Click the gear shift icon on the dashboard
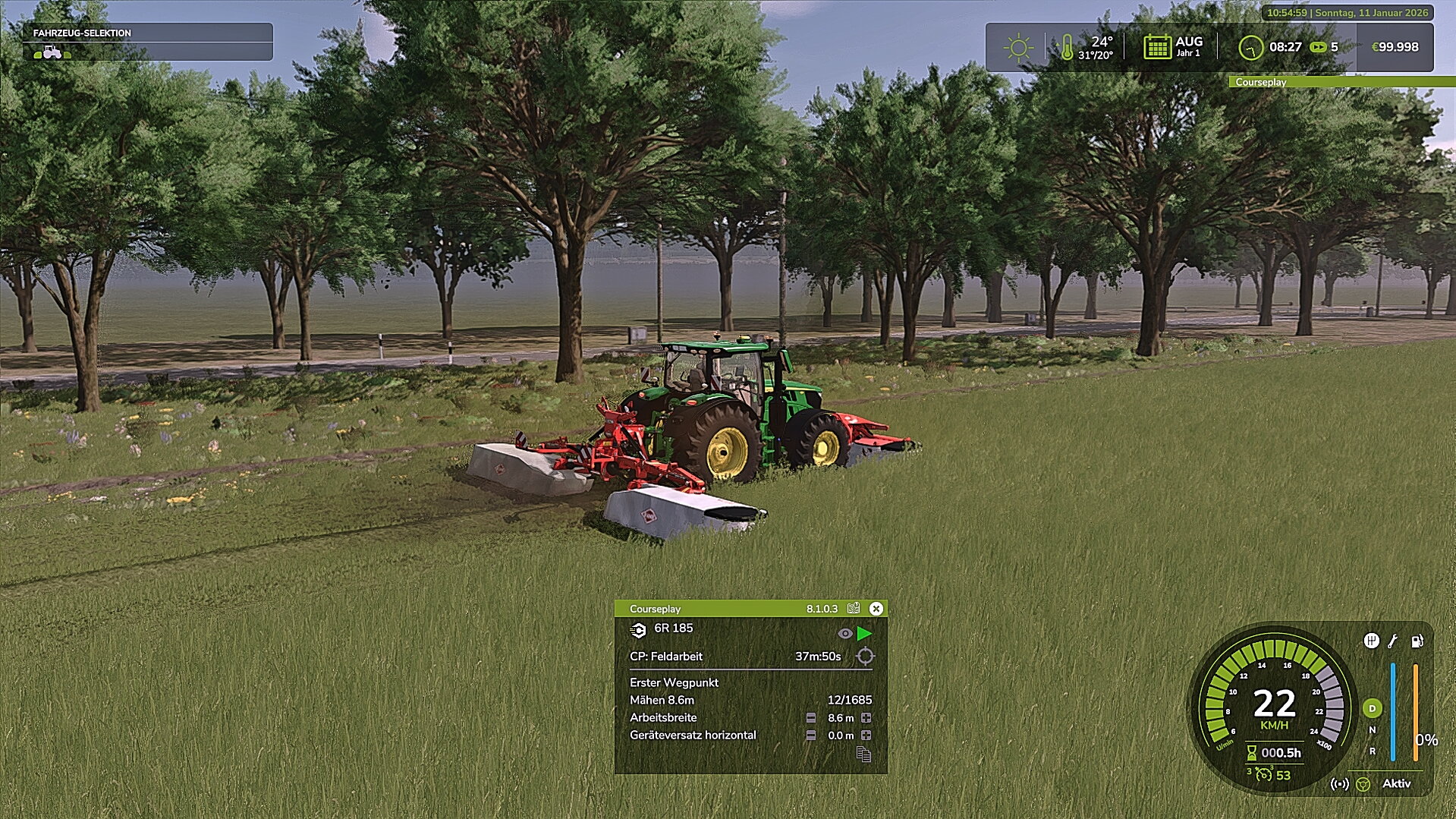1456x819 pixels. (x=1372, y=641)
